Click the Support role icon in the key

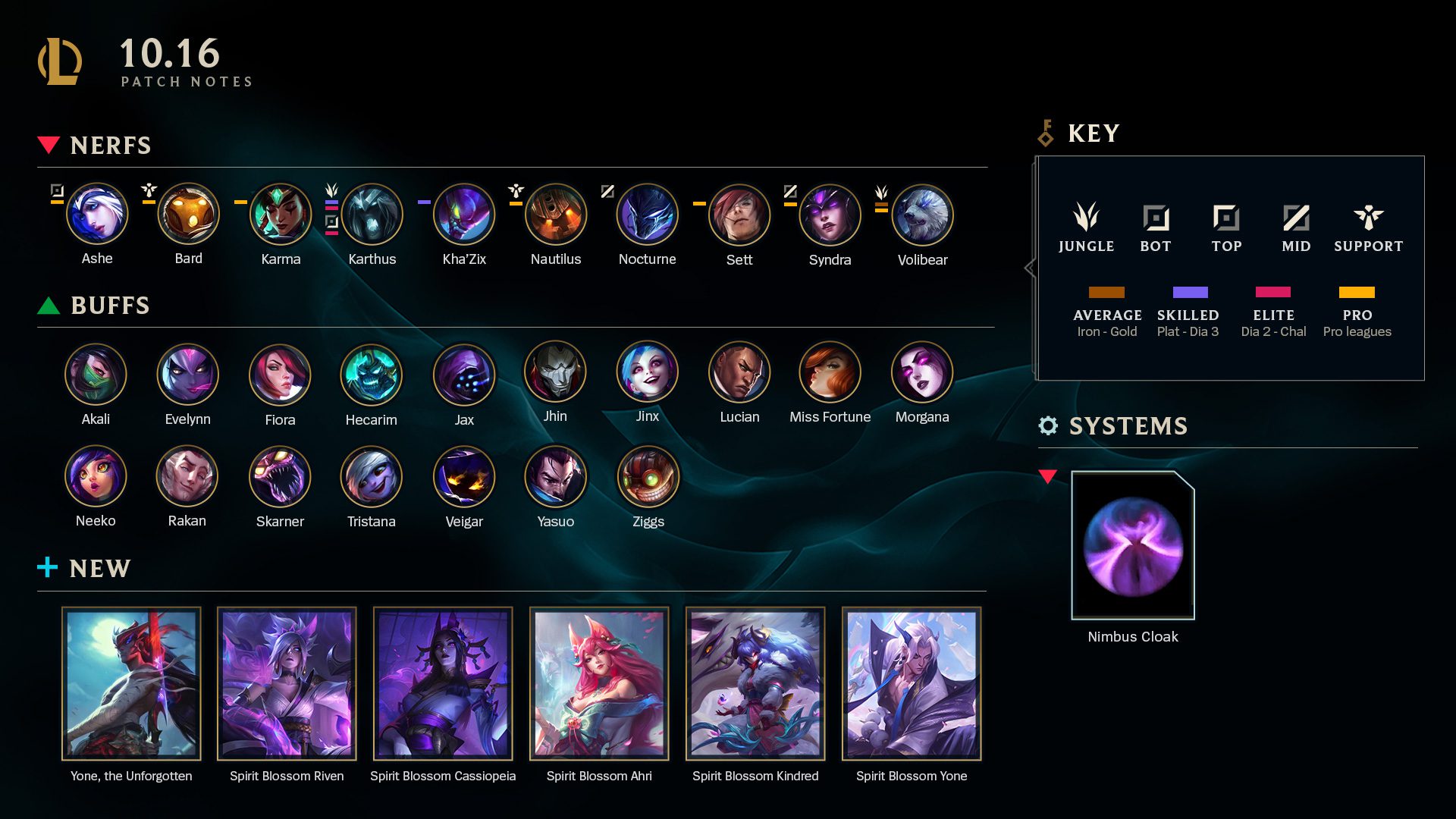1368,218
